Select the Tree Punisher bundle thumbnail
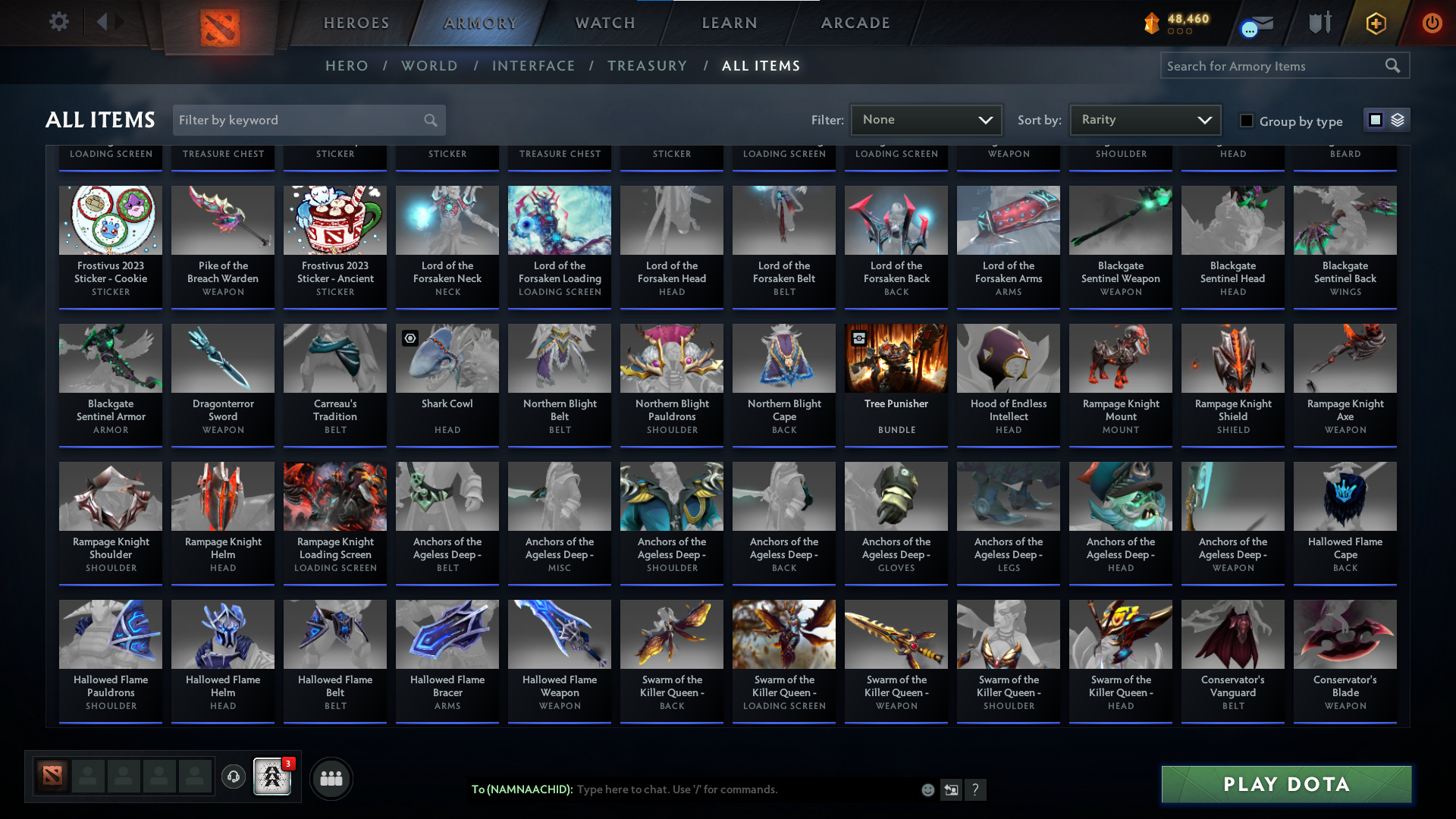1456x819 pixels. coord(896,357)
